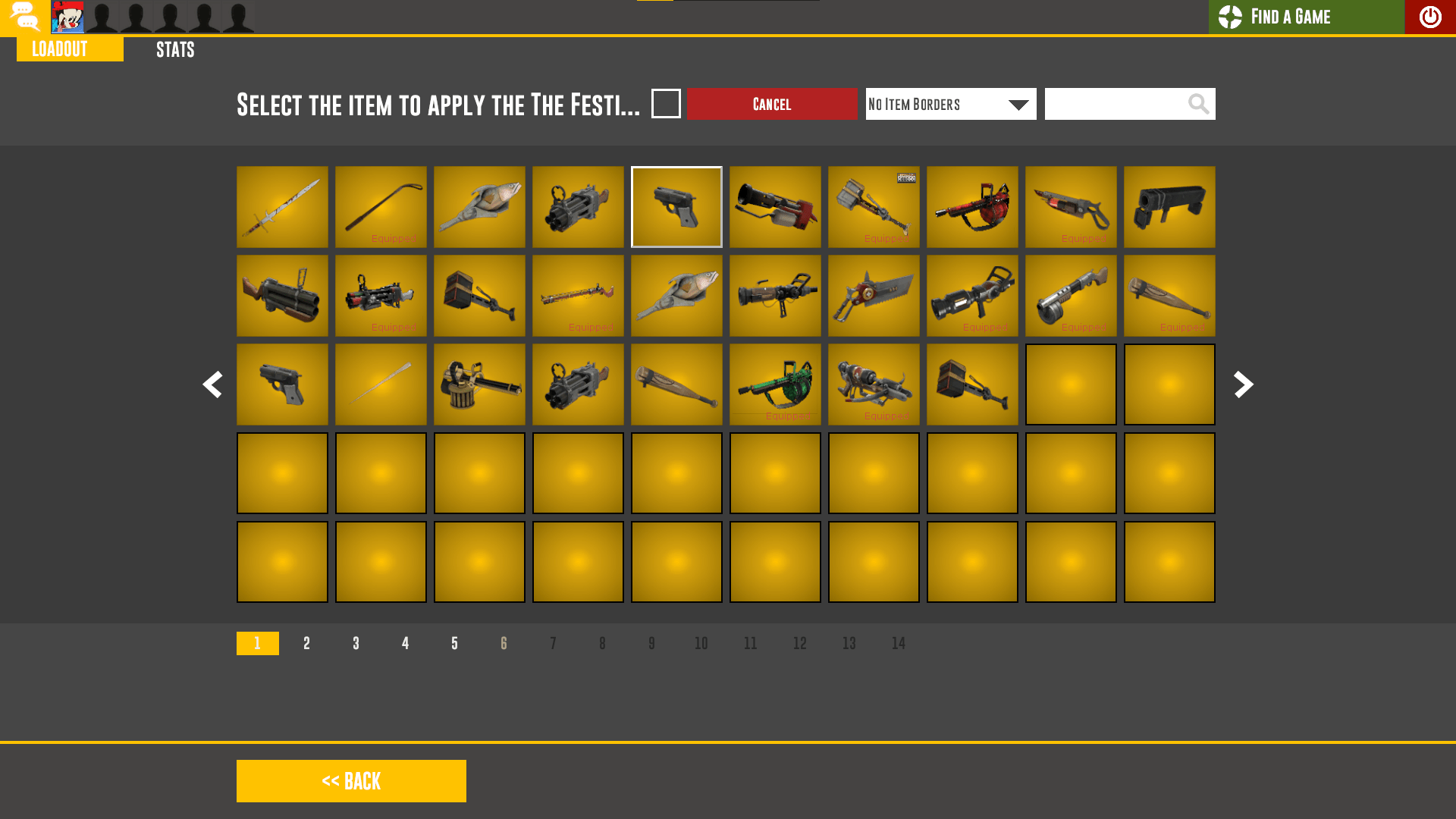Switch to the Stats tab

tap(174, 49)
